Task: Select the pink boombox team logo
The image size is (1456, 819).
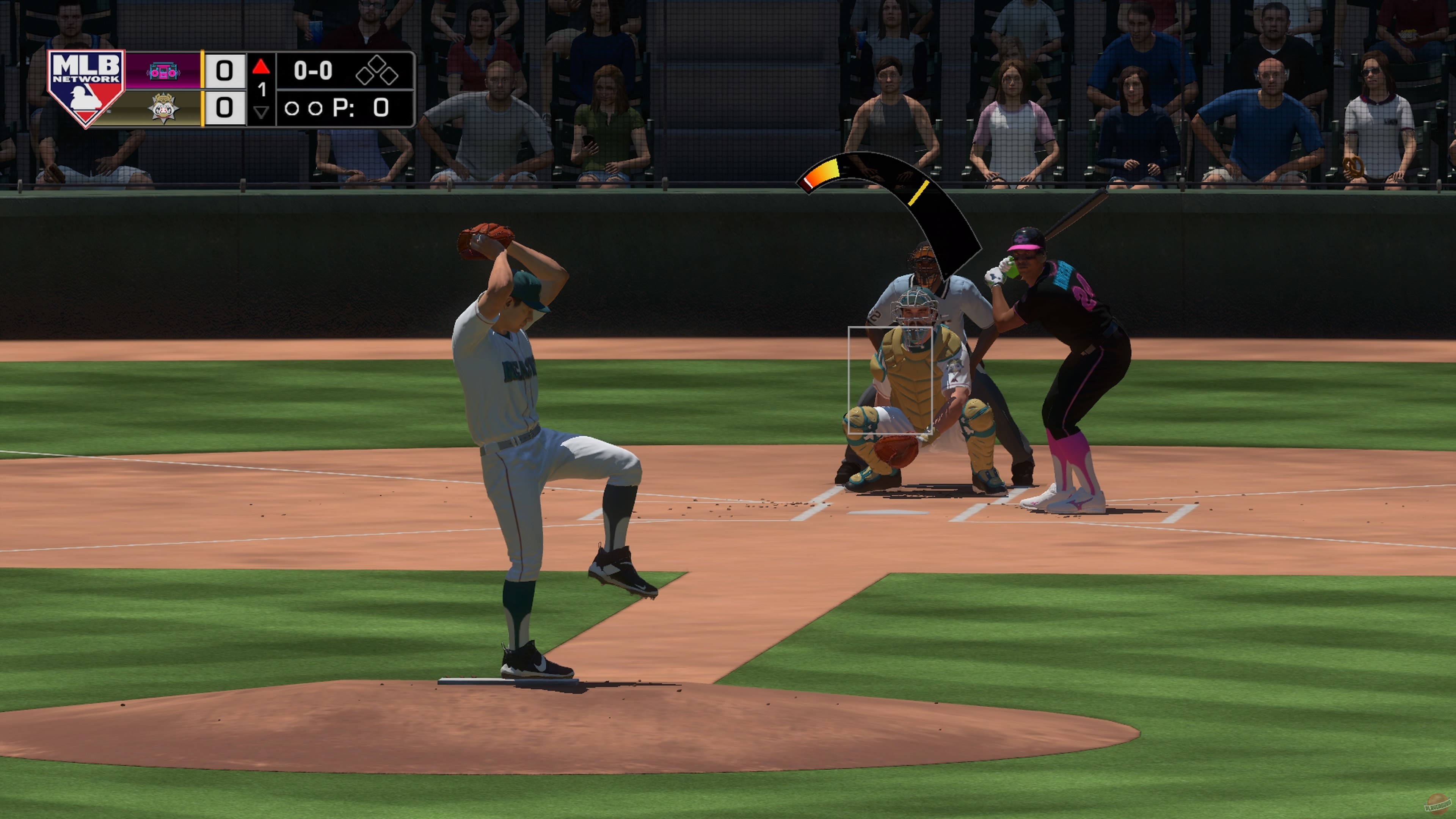Action: (x=163, y=71)
